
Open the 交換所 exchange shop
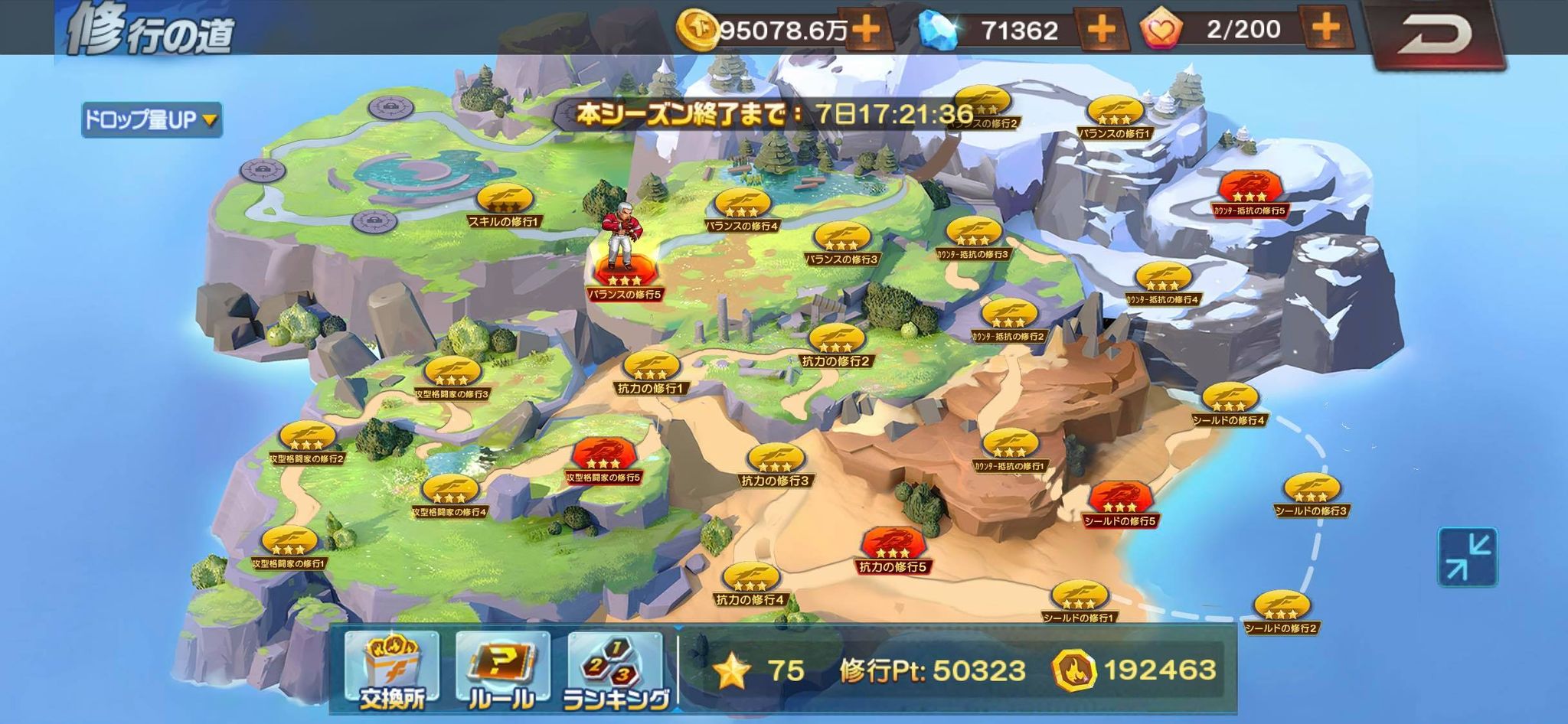(x=391, y=670)
